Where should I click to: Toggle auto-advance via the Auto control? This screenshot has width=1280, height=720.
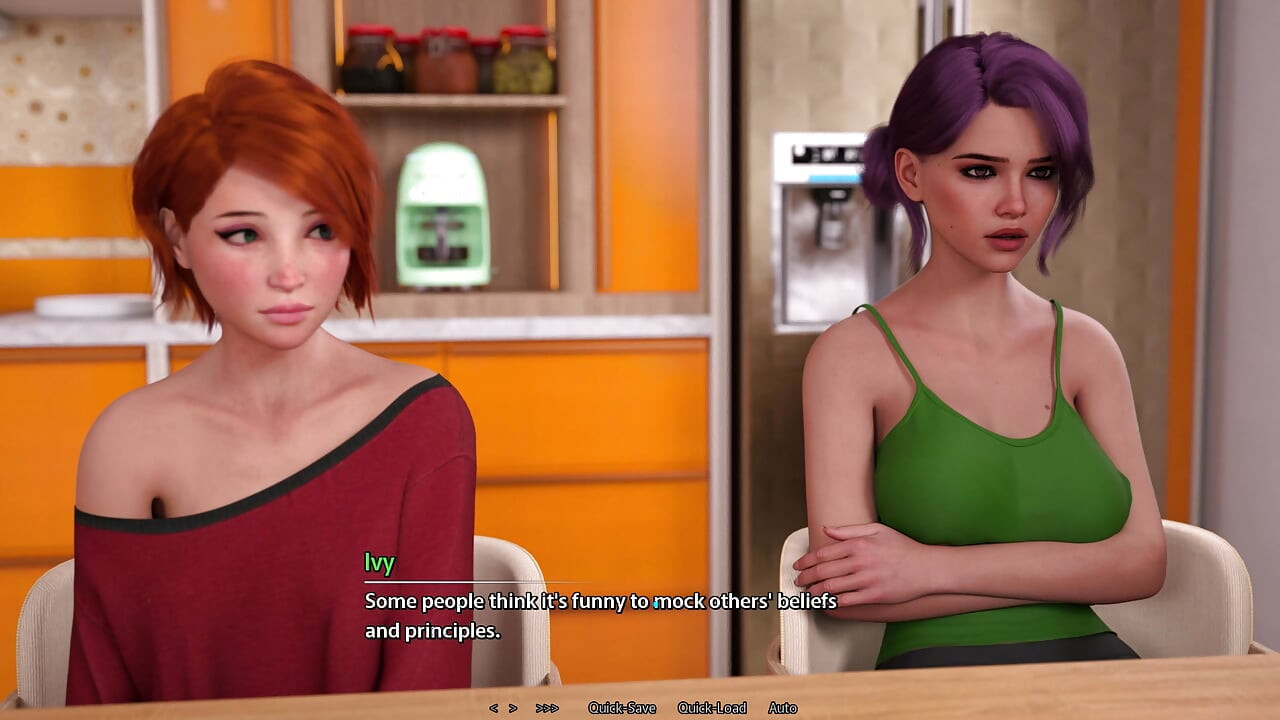[784, 707]
